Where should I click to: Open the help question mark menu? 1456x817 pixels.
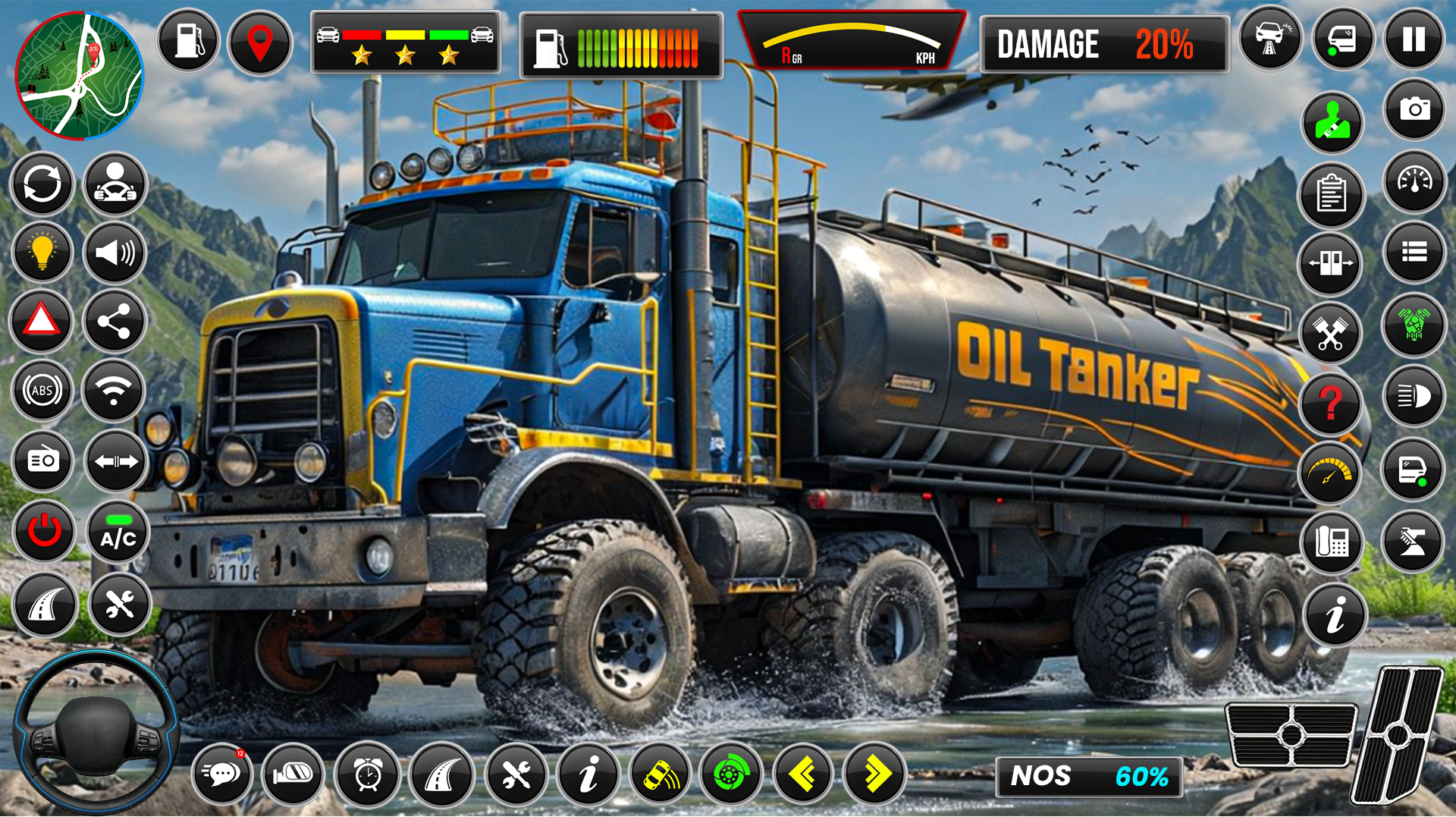click(1332, 404)
